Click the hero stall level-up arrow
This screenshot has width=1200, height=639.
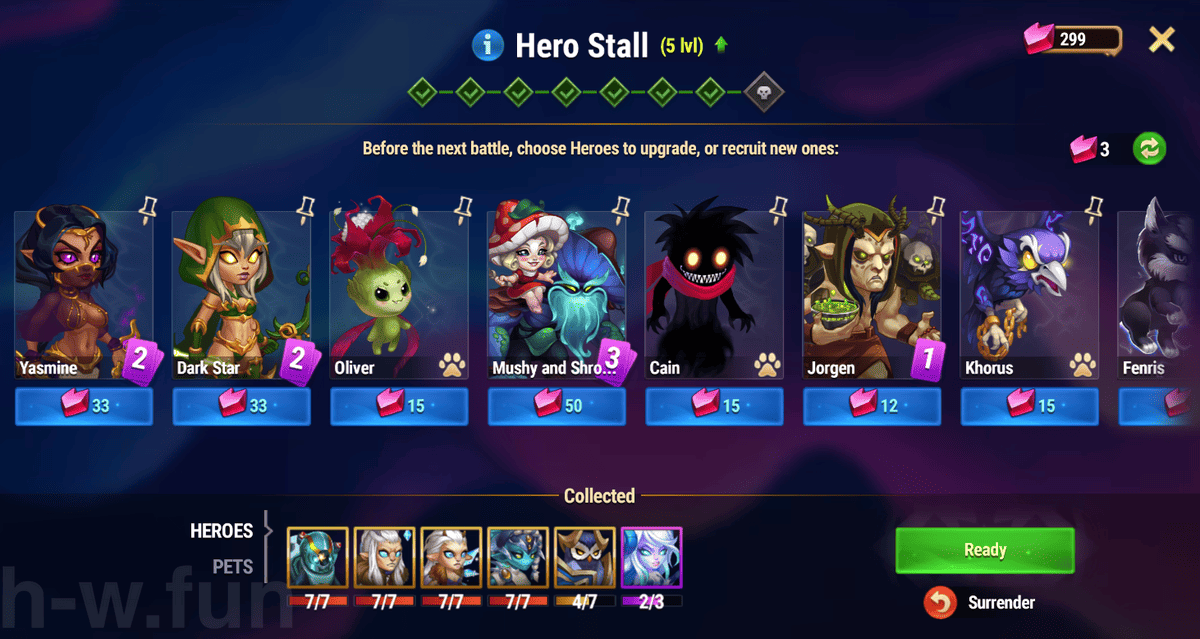tap(721, 45)
